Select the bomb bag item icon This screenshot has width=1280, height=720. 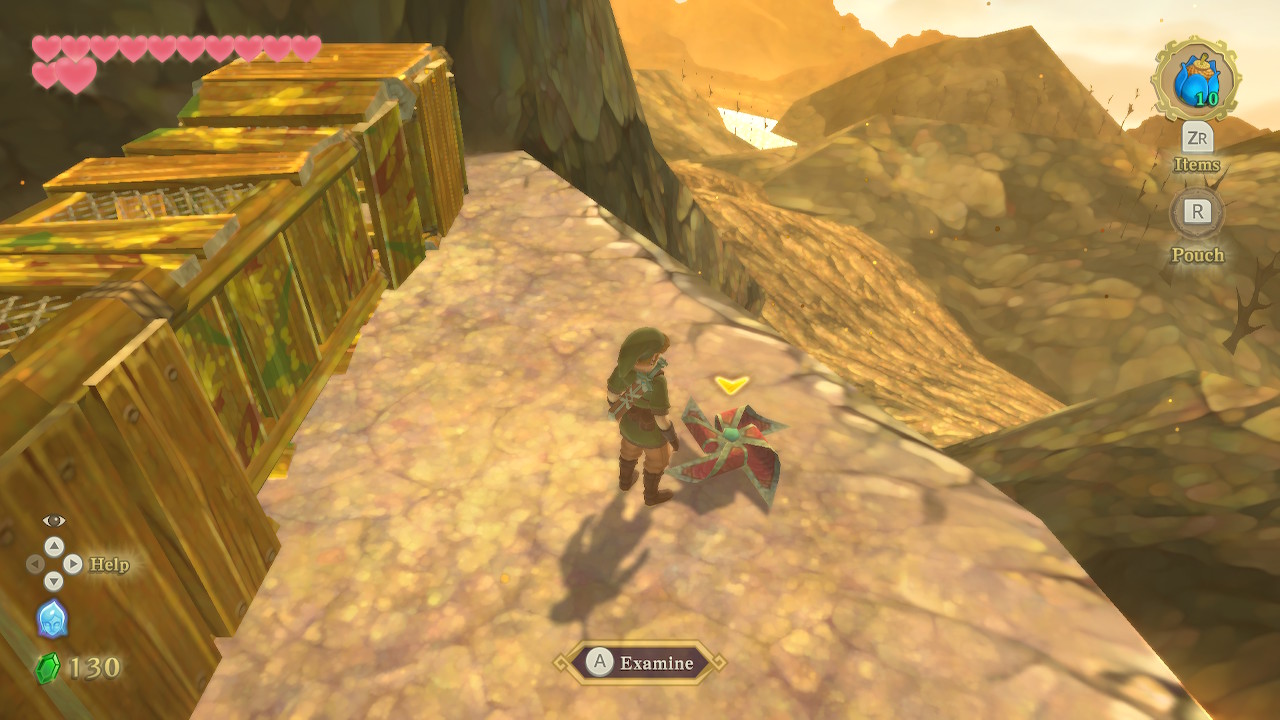point(1196,79)
